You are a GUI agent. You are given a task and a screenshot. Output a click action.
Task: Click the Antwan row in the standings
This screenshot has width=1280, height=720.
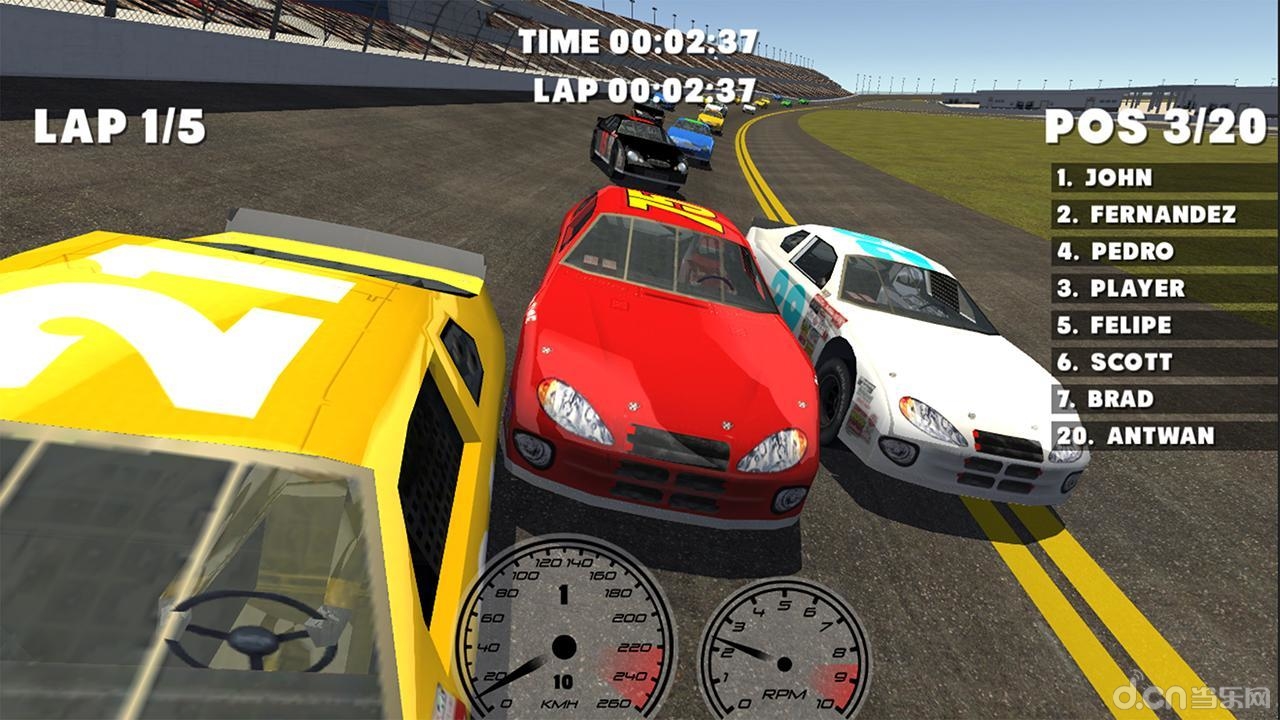coord(1163,436)
